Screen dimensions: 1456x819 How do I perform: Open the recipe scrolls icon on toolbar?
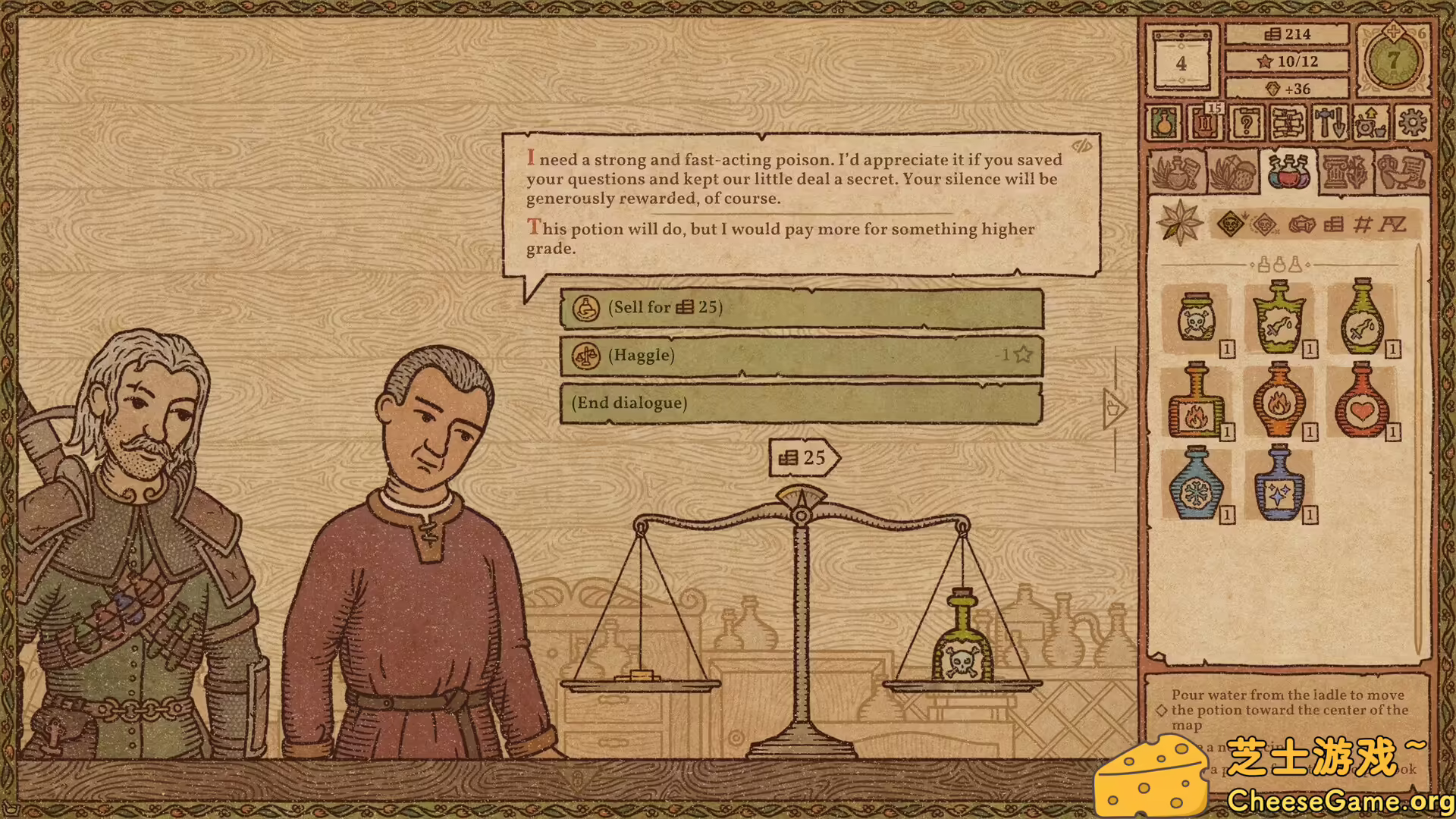pos(1288,124)
